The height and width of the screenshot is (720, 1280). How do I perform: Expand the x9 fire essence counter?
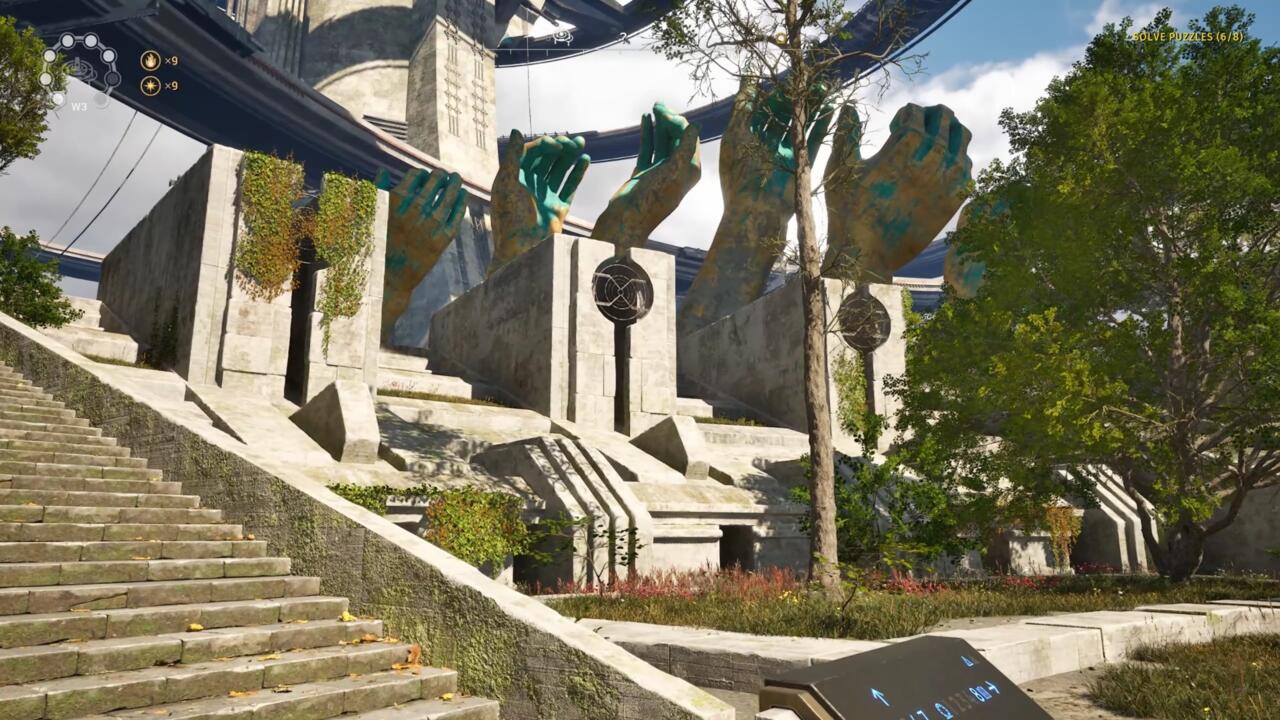click(171, 61)
